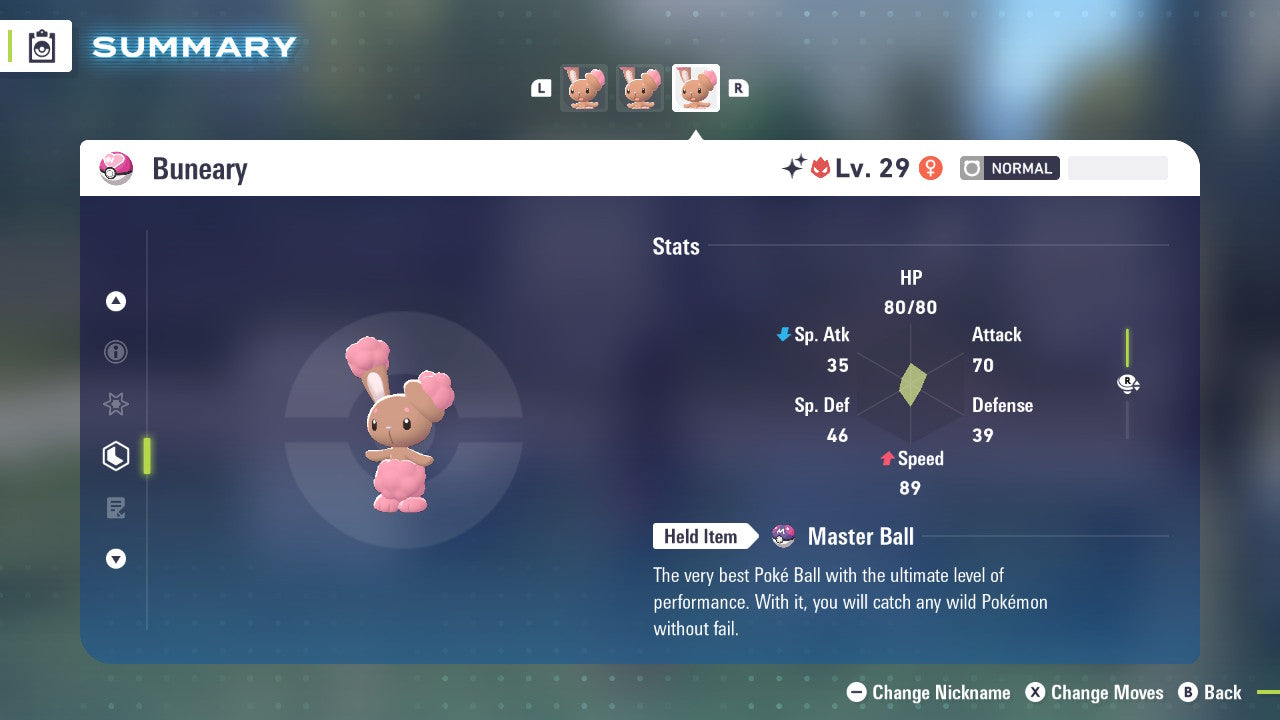1280x720 pixels.
Task: Open the moves list sidebar icon
Action: (x=116, y=508)
